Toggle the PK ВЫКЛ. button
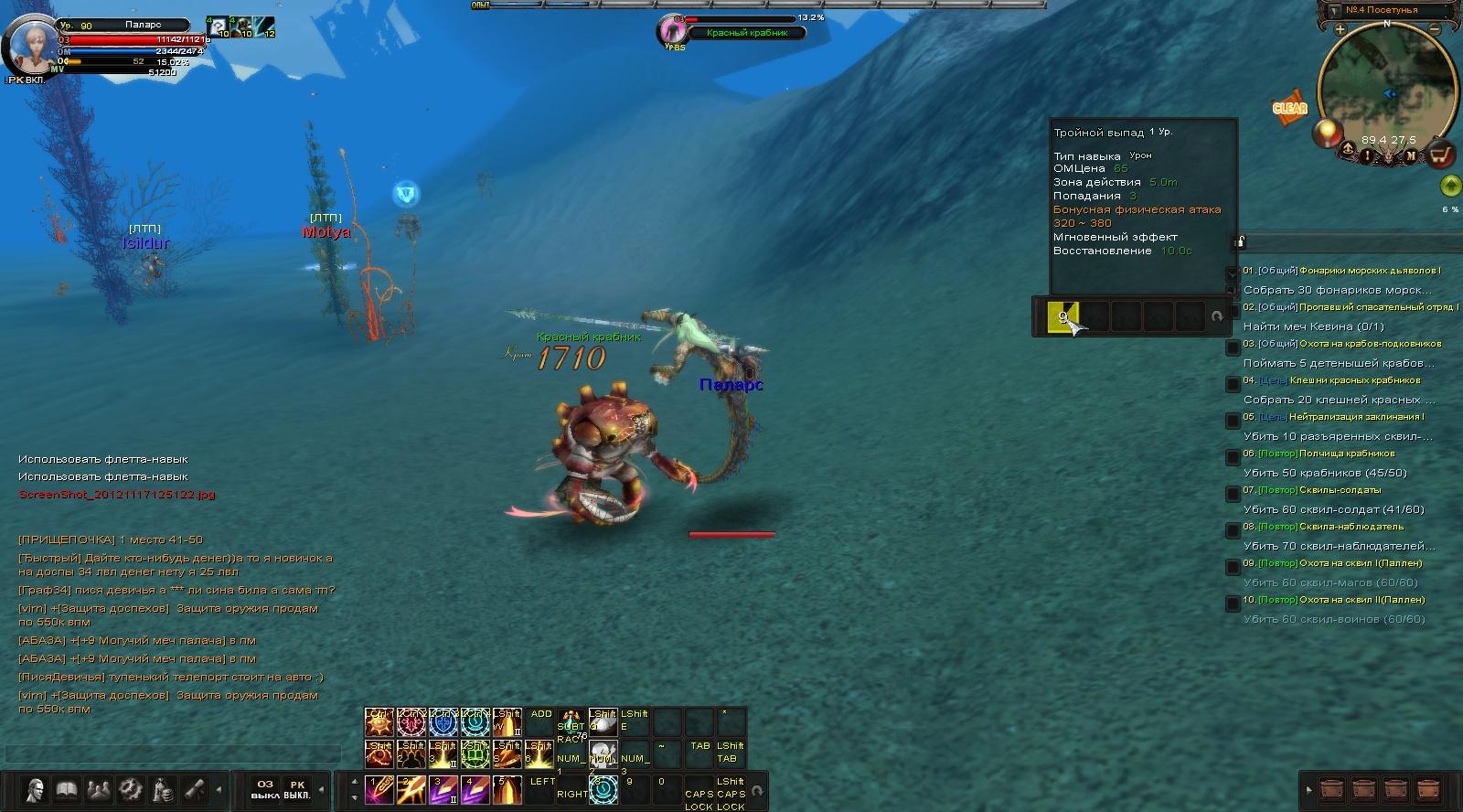 coord(296,789)
